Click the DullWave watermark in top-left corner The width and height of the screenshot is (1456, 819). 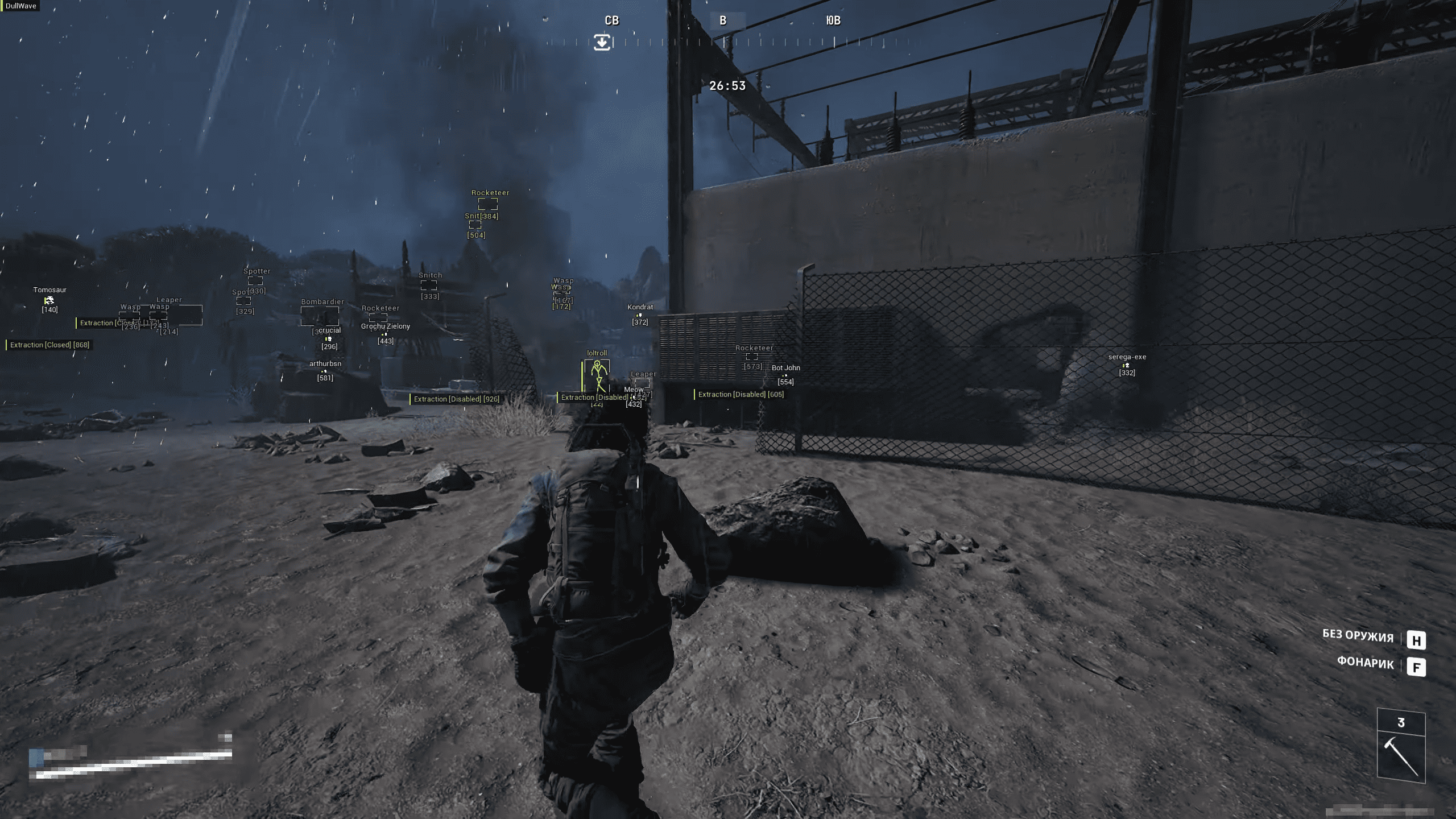21,5
